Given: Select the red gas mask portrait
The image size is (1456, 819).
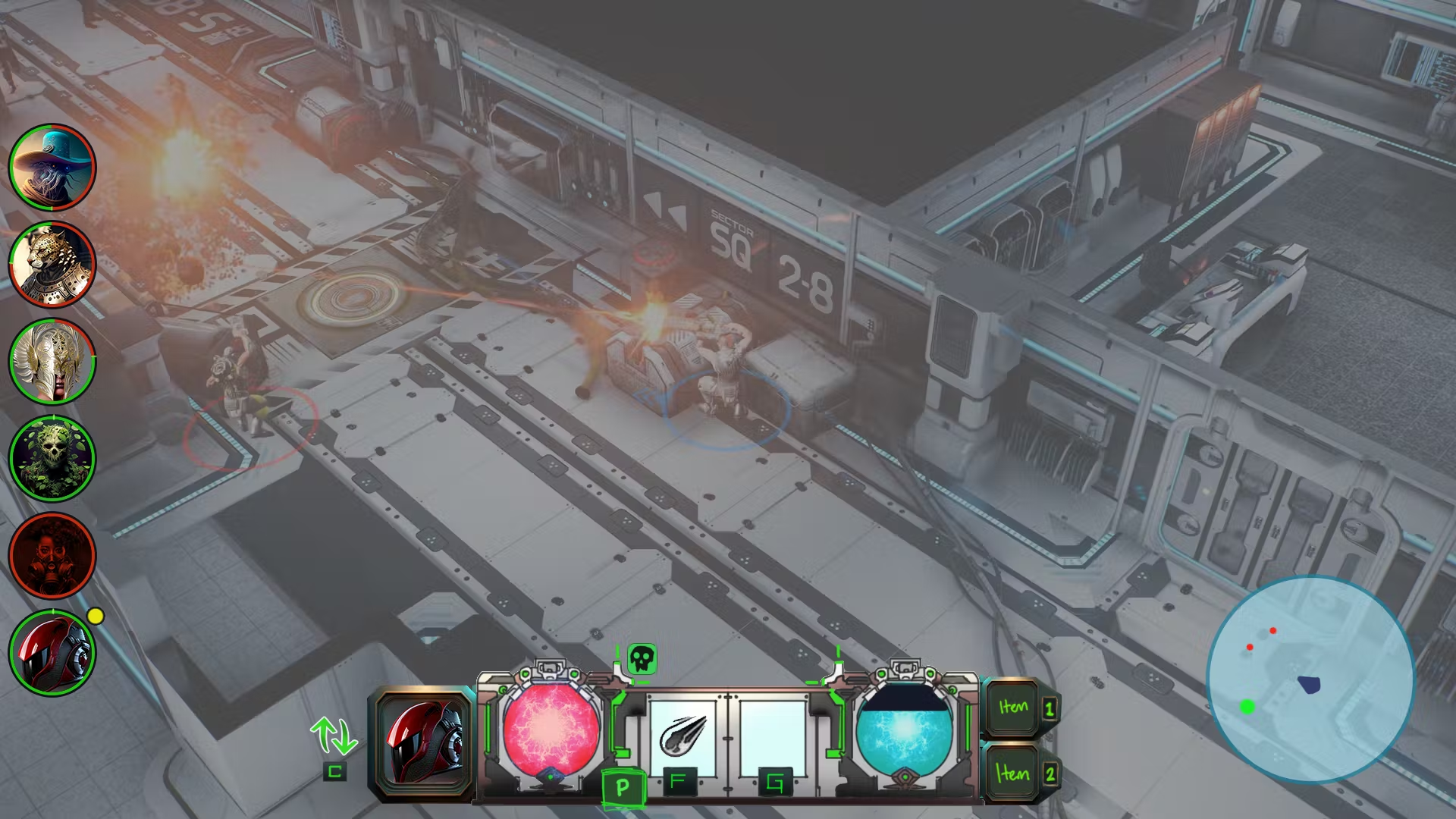Looking at the screenshot, I should 52,556.
